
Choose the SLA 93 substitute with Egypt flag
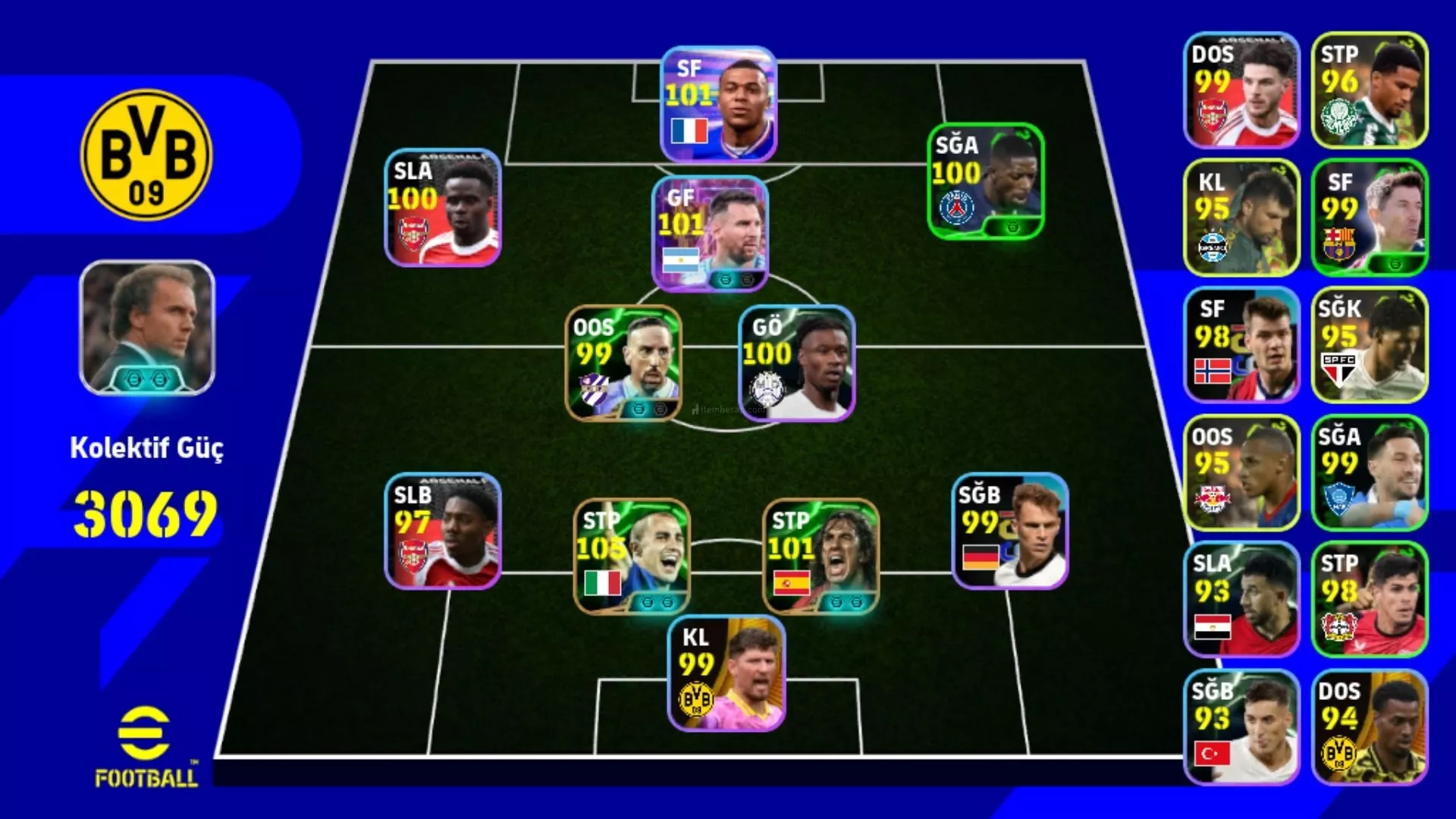1241,599
